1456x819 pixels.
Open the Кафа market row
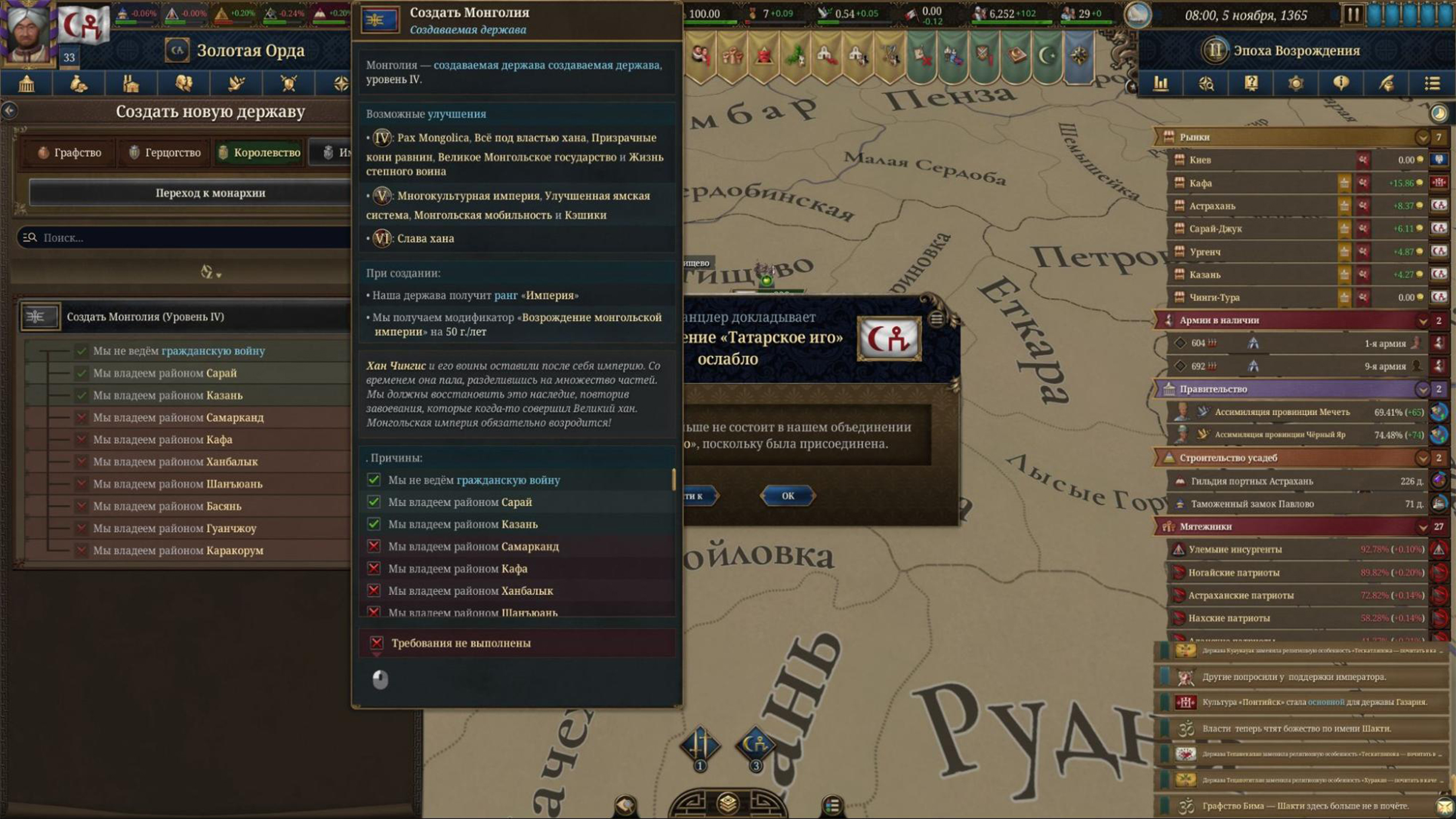coord(1253,183)
